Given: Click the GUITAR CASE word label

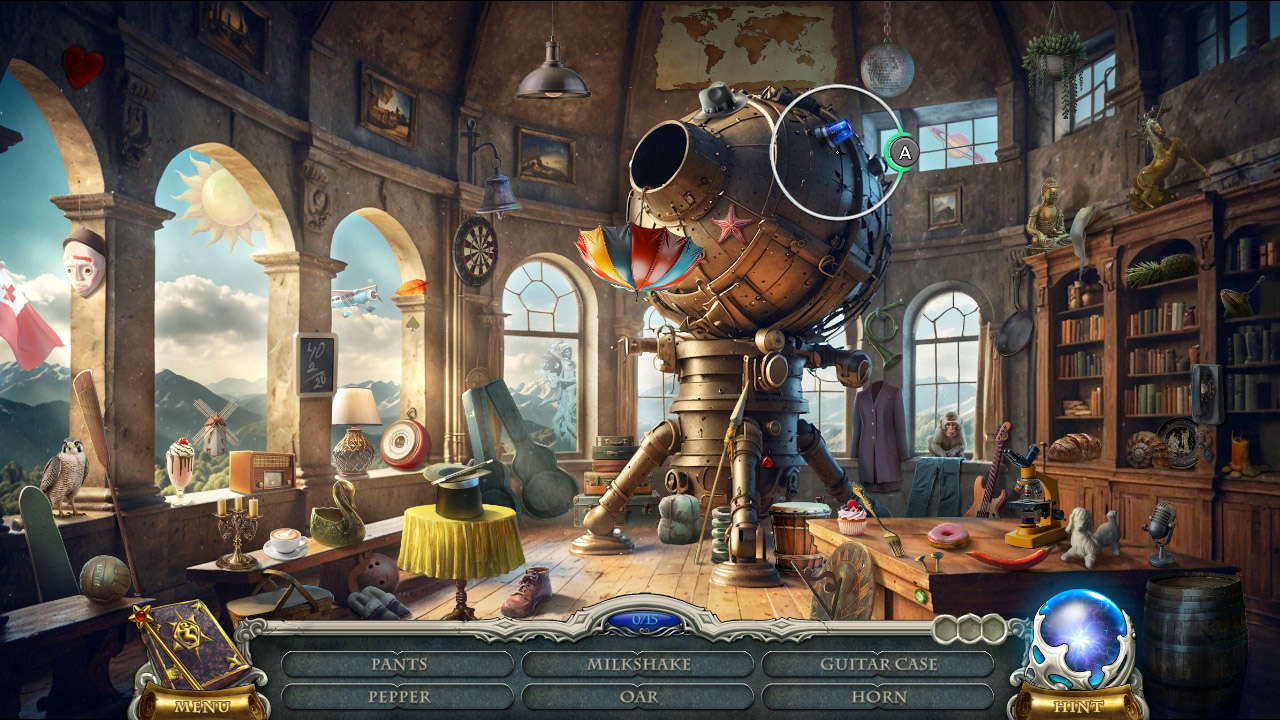Looking at the screenshot, I should pos(878,662).
